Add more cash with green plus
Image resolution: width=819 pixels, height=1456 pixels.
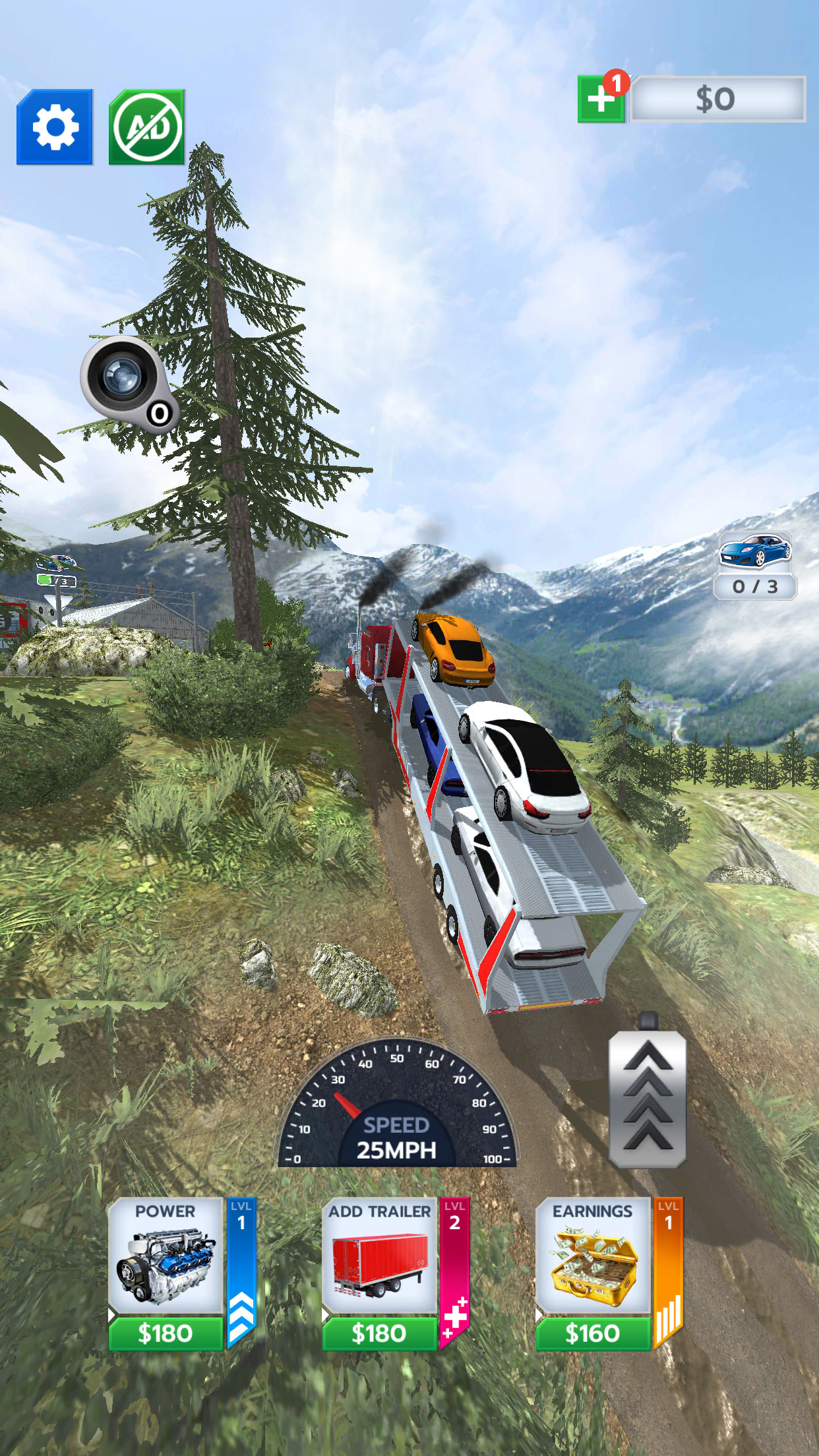[x=601, y=100]
